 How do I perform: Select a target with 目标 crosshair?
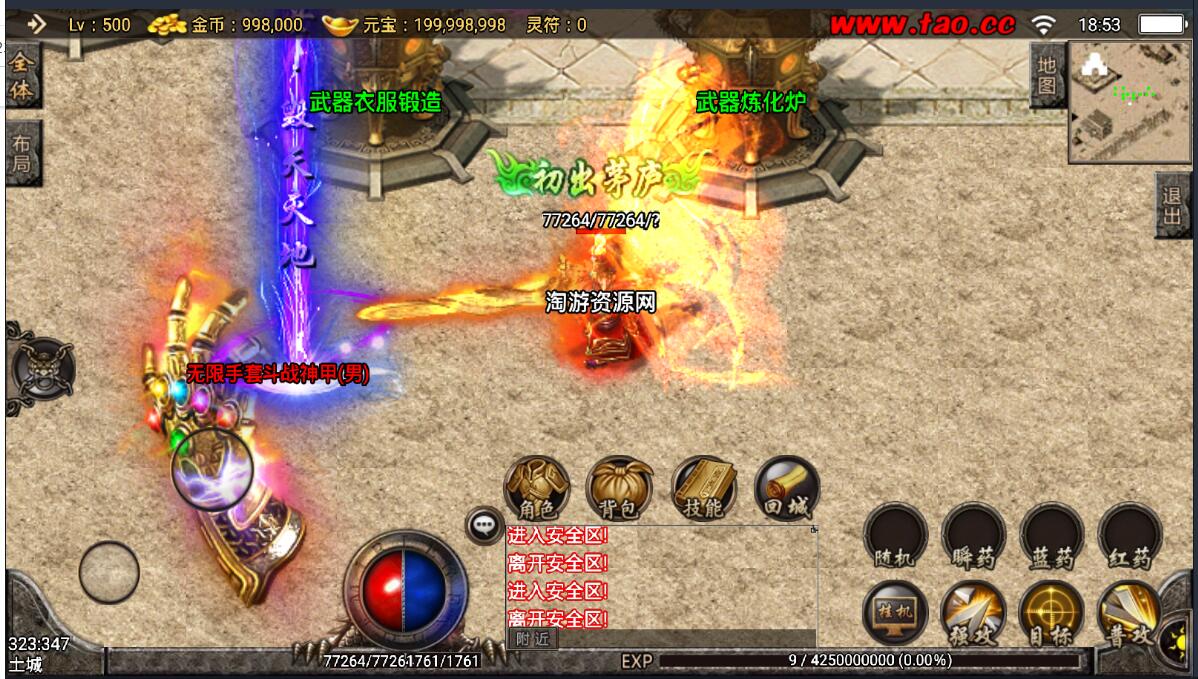pos(1051,612)
